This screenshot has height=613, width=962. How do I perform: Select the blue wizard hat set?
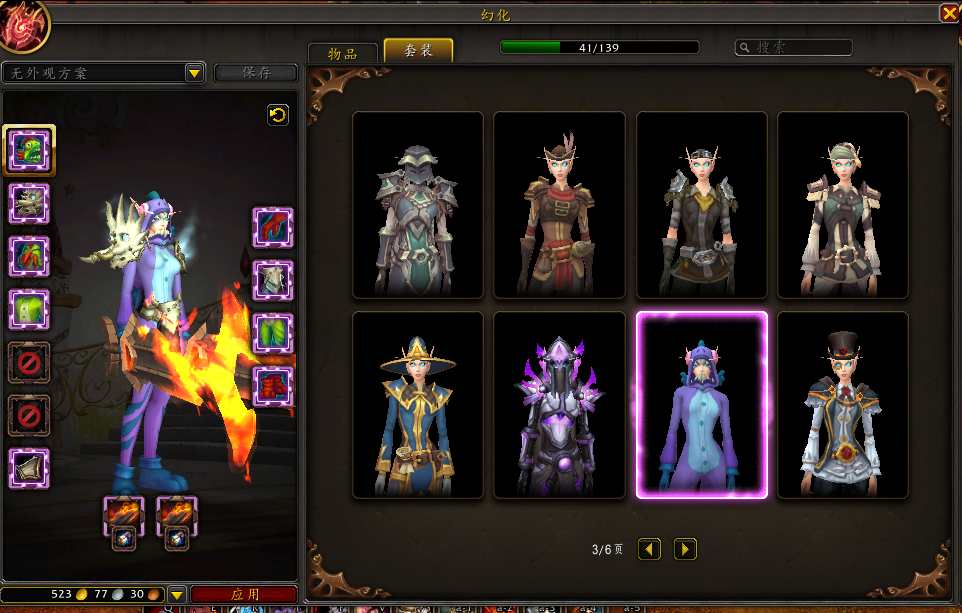point(418,404)
